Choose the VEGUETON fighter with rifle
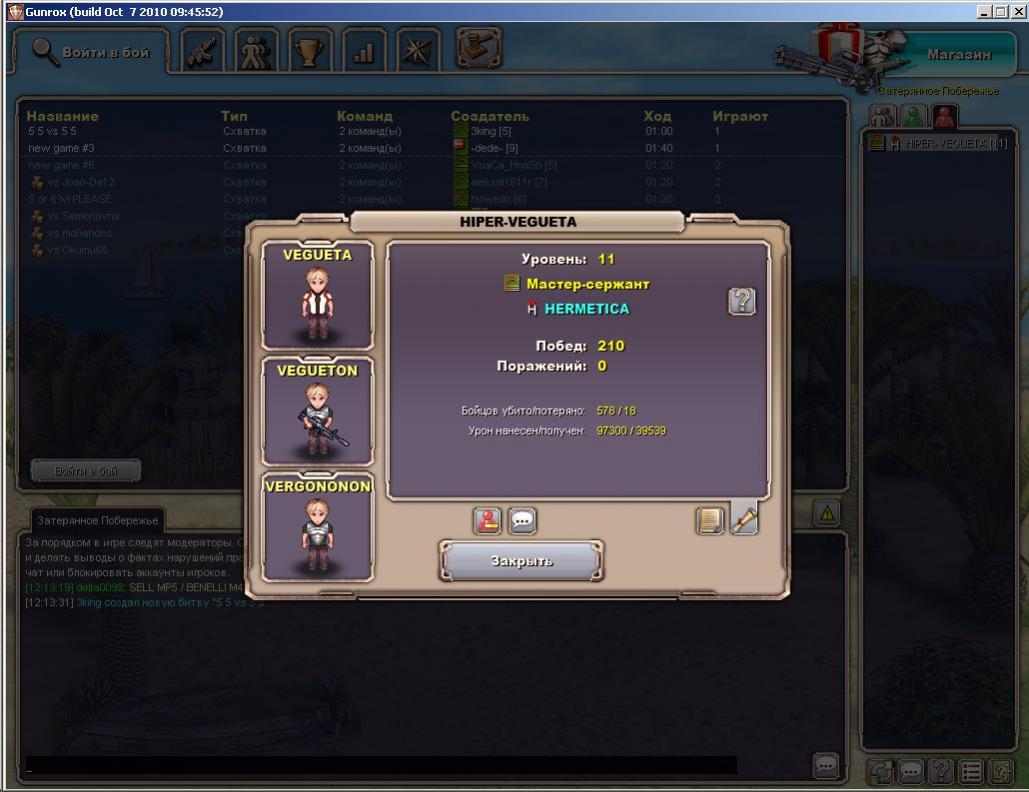 317,411
